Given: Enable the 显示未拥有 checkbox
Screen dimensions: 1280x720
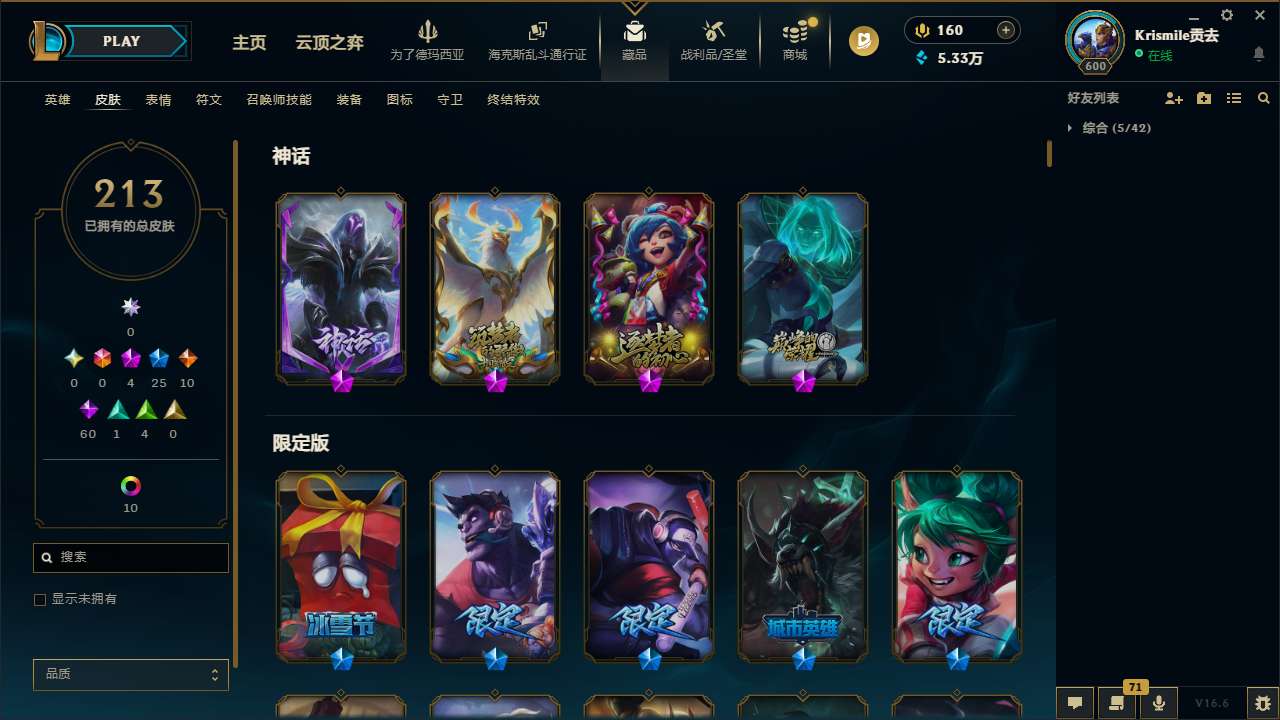Looking at the screenshot, I should [x=40, y=599].
